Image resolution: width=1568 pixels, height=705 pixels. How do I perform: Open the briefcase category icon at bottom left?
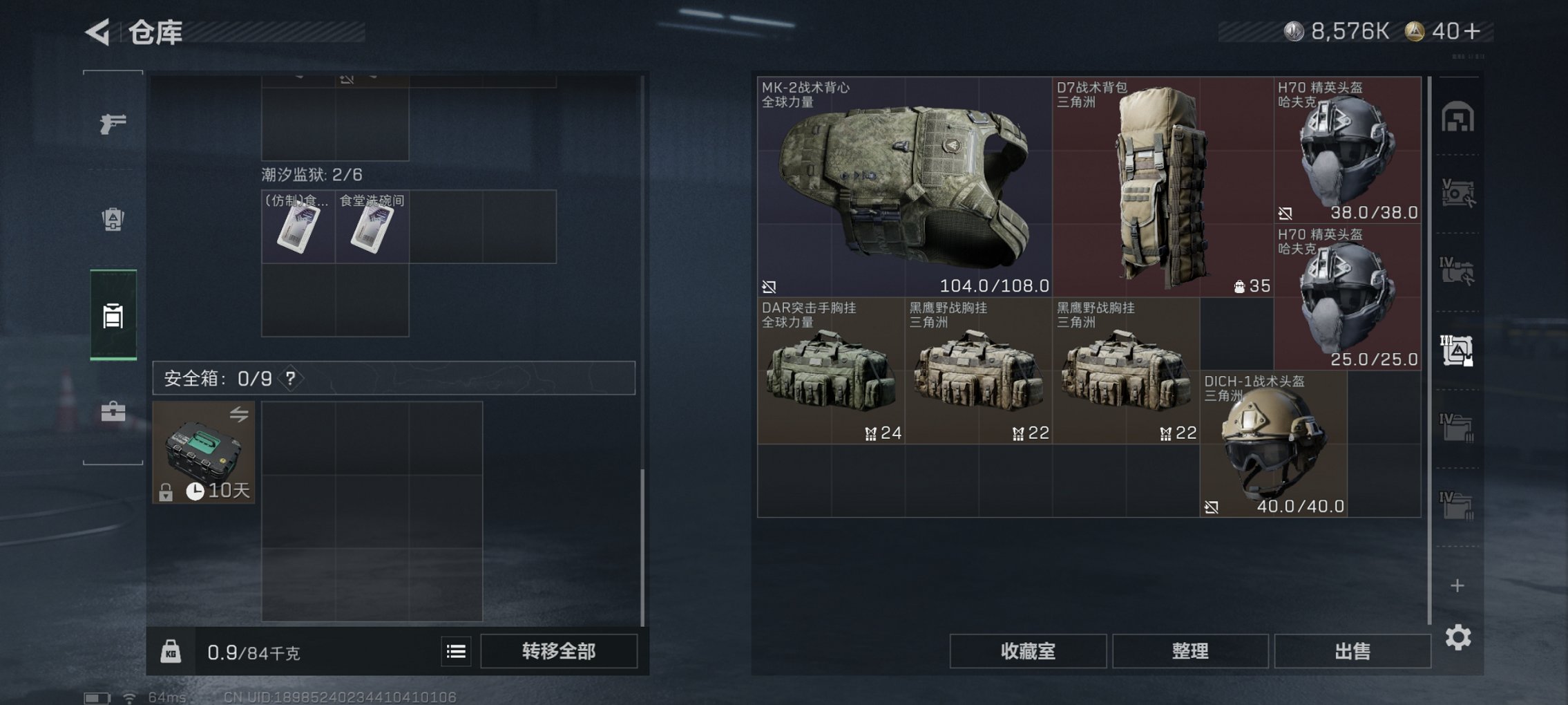113,413
